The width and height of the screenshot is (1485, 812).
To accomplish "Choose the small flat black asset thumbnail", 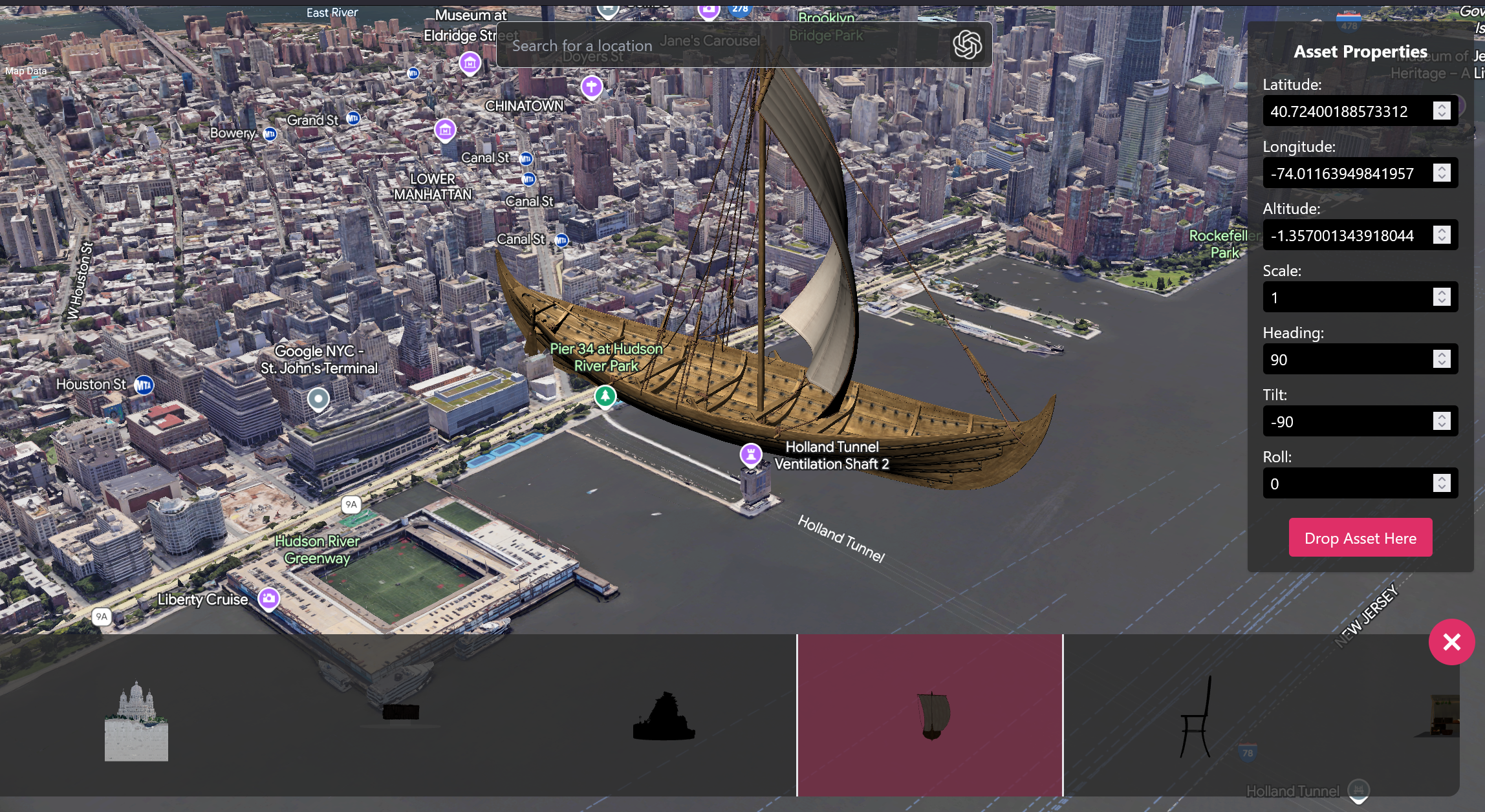I will [x=400, y=712].
